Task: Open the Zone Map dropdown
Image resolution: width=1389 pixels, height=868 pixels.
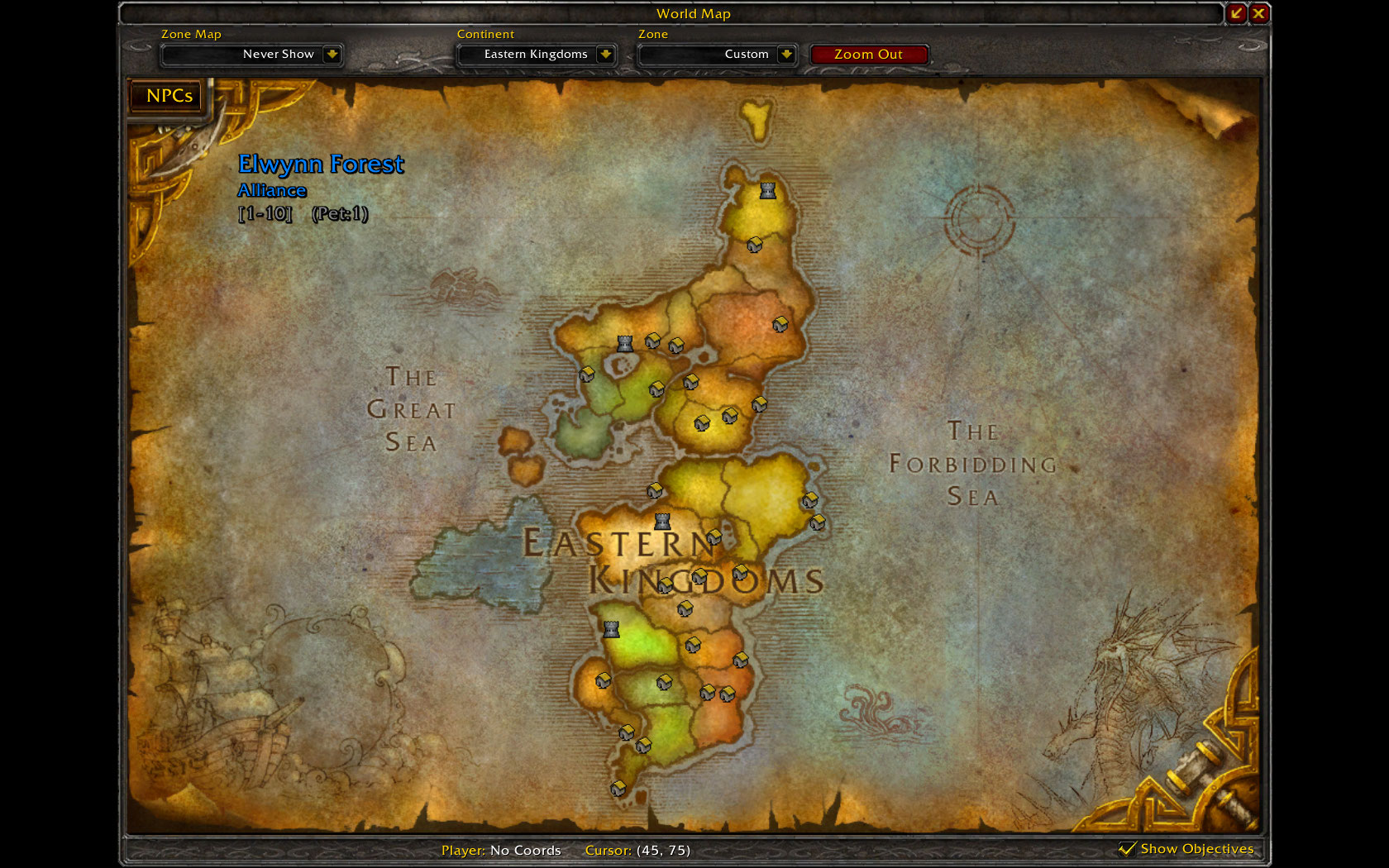Action: [x=332, y=55]
